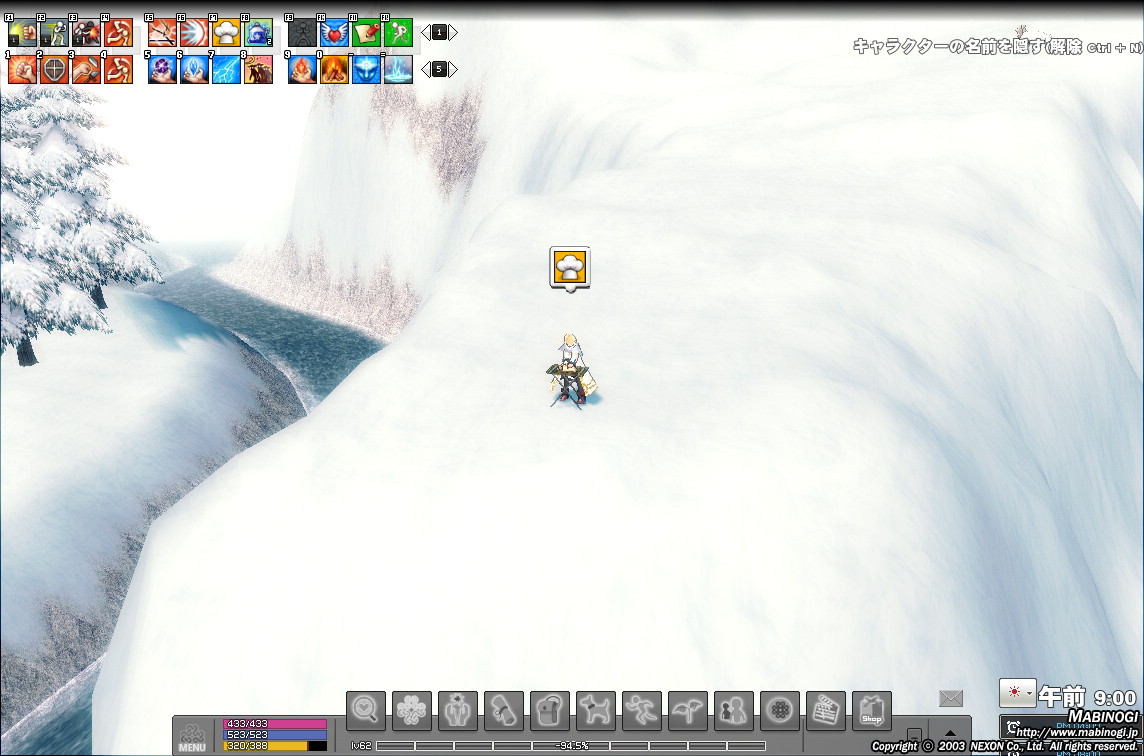Click the clapperboard movie icon

click(825, 711)
